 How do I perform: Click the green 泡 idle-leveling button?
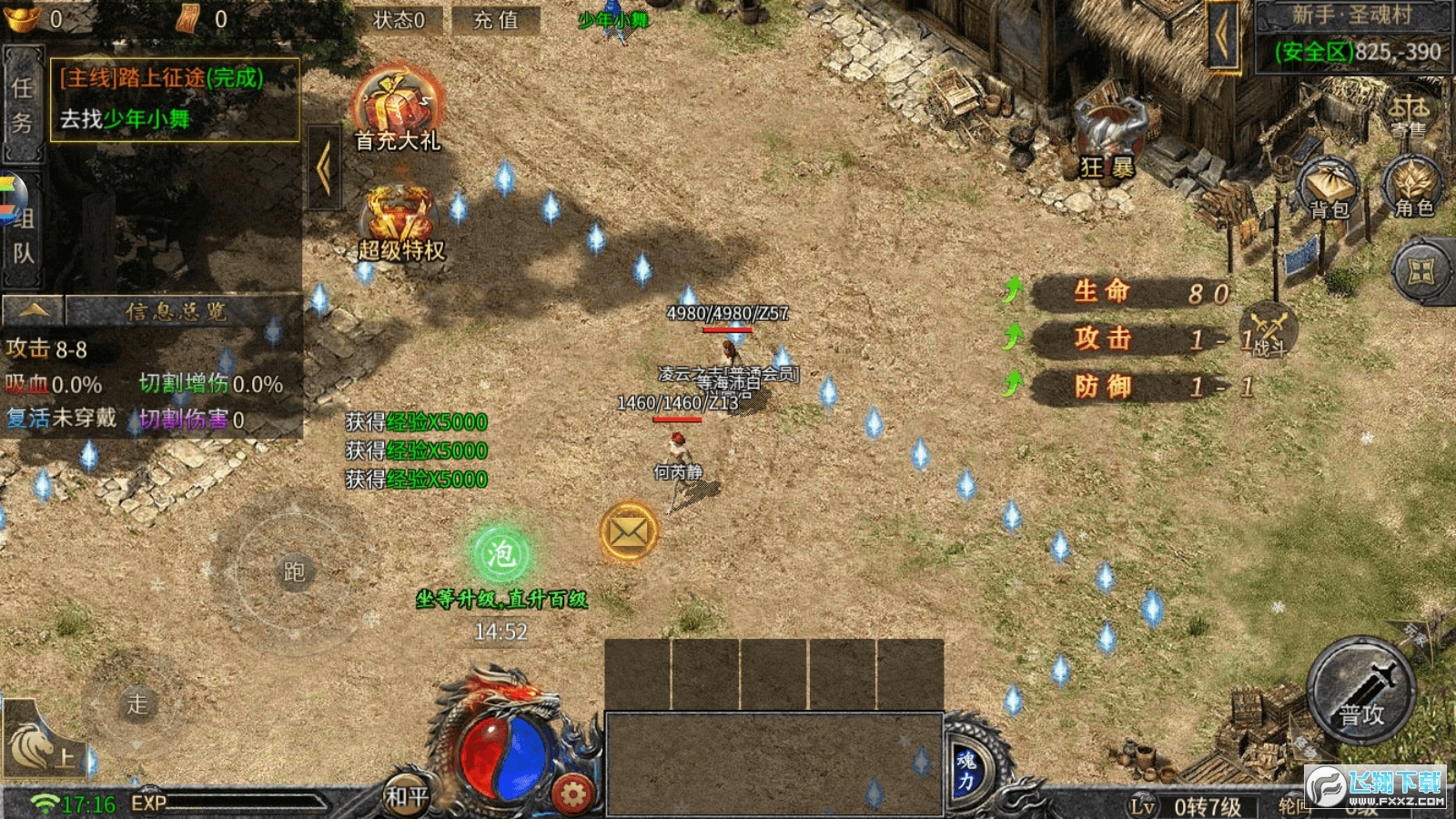(500, 553)
